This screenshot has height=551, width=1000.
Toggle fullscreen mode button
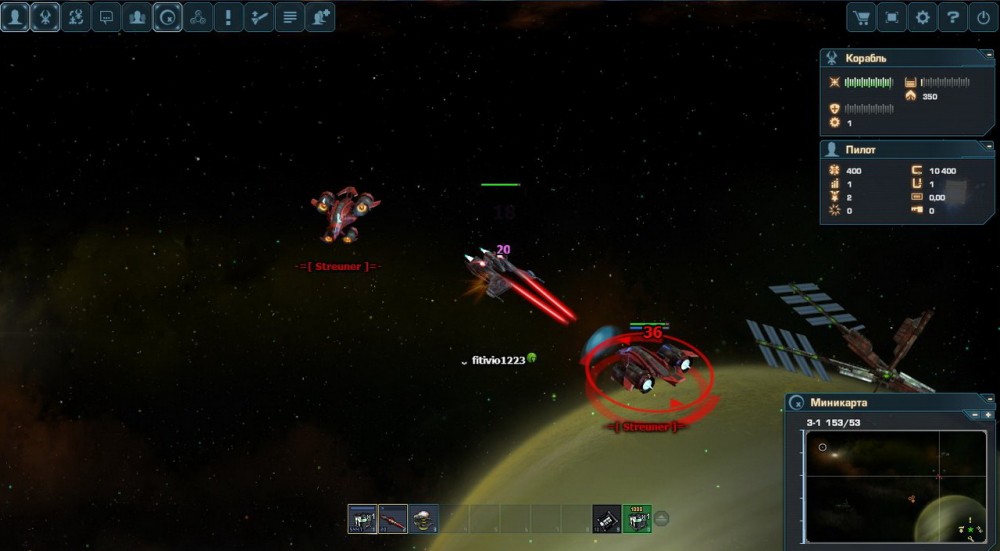(x=892, y=17)
